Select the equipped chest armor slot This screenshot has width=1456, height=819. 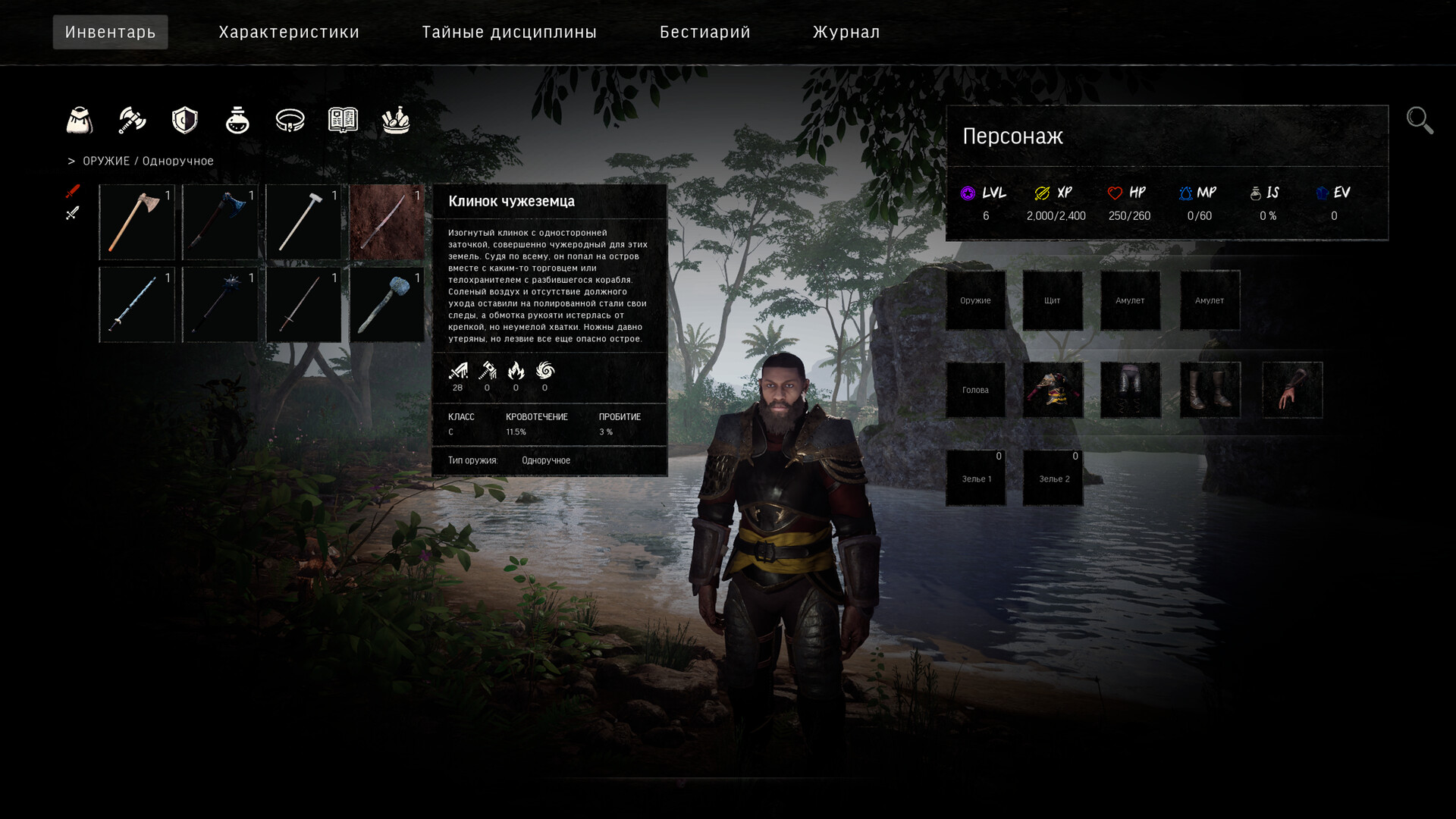pos(1053,390)
